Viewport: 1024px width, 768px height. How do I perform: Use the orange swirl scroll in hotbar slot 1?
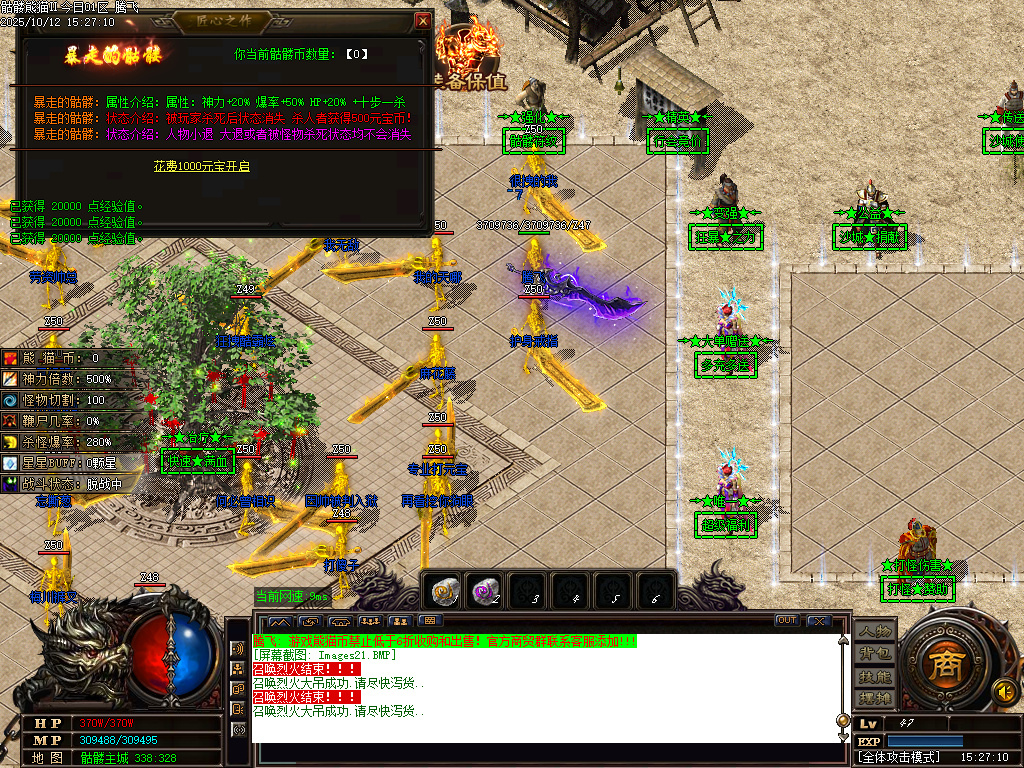tap(443, 592)
